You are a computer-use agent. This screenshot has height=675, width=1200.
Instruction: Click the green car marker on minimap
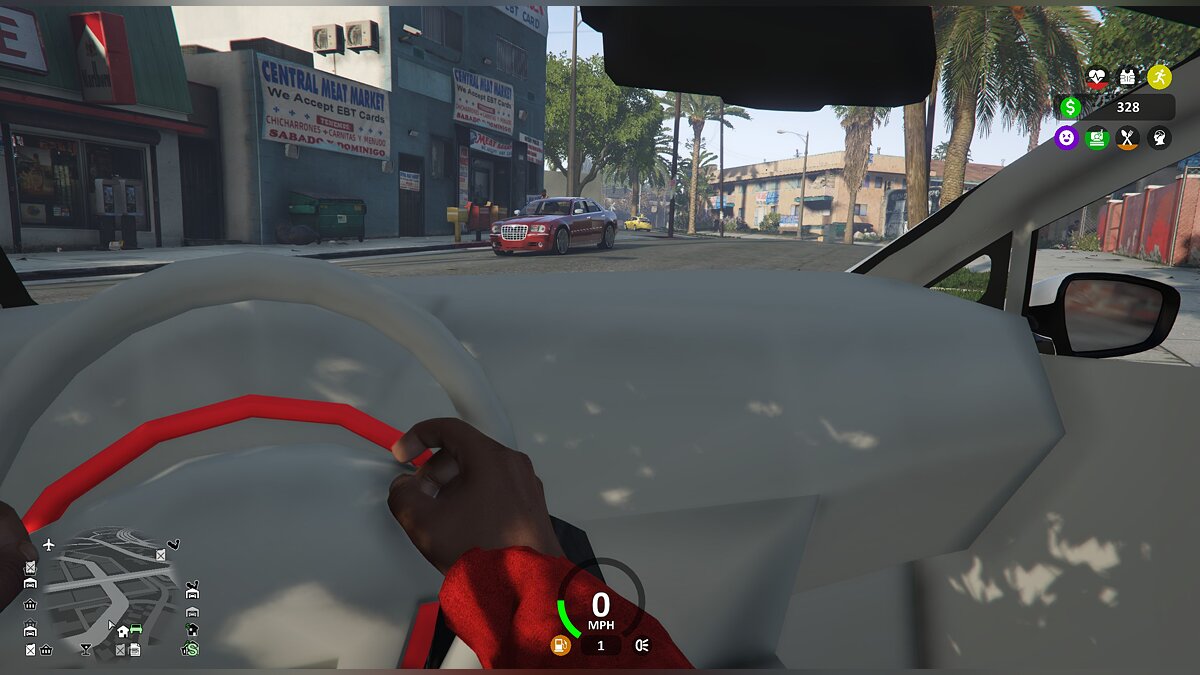coord(136,630)
